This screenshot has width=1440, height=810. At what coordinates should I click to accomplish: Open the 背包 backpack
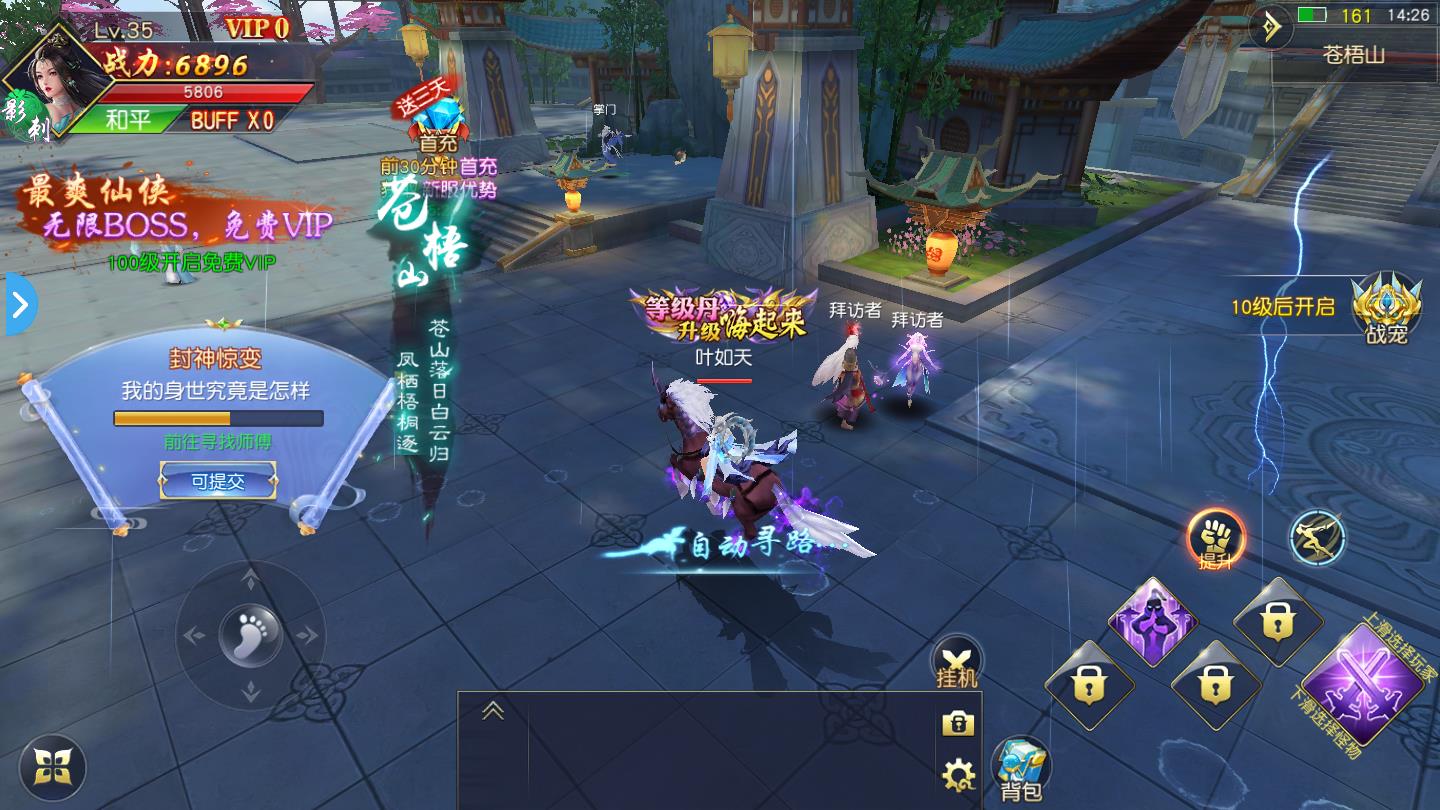click(1021, 770)
